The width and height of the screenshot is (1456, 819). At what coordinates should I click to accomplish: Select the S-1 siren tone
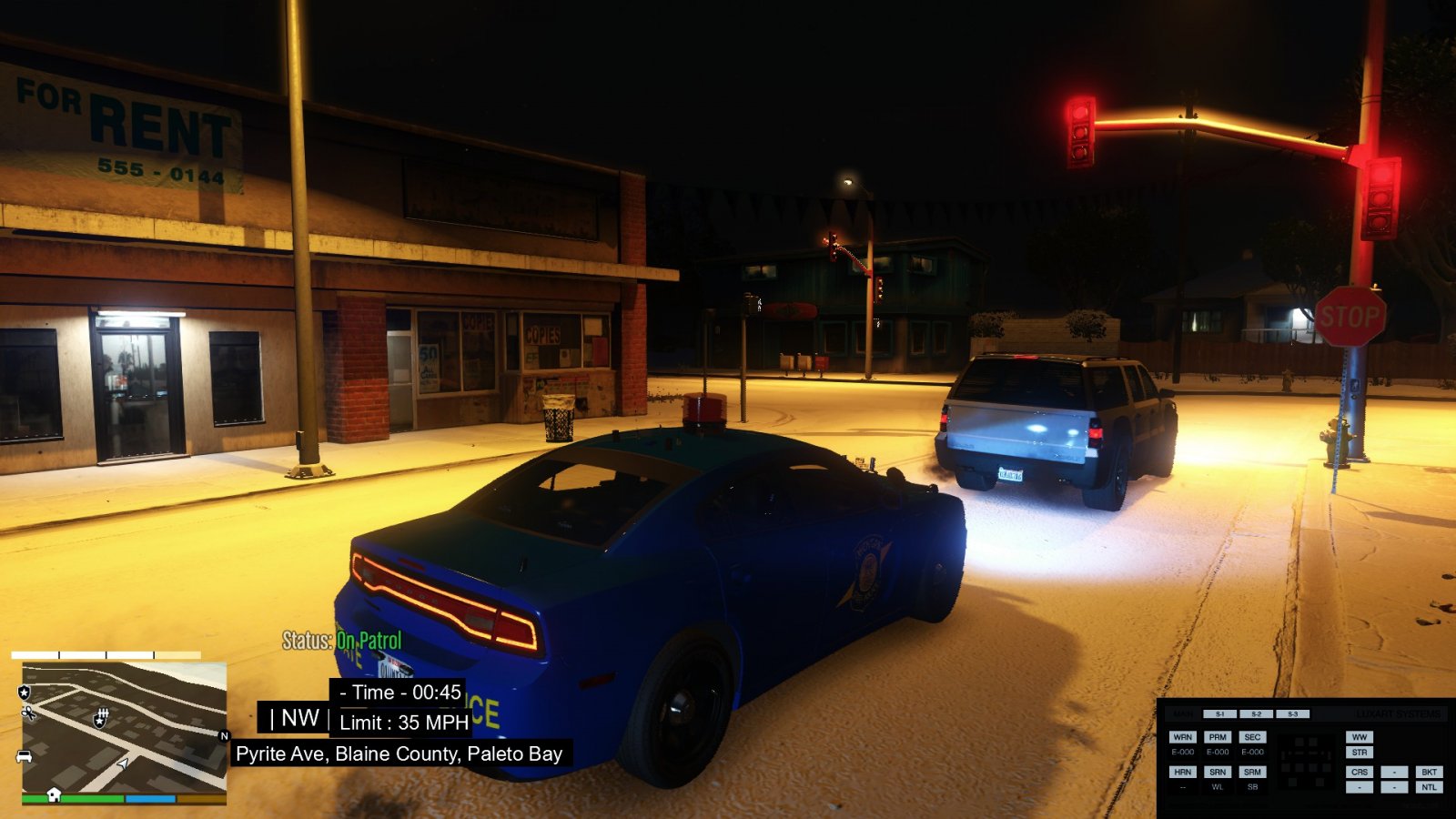(1219, 714)
